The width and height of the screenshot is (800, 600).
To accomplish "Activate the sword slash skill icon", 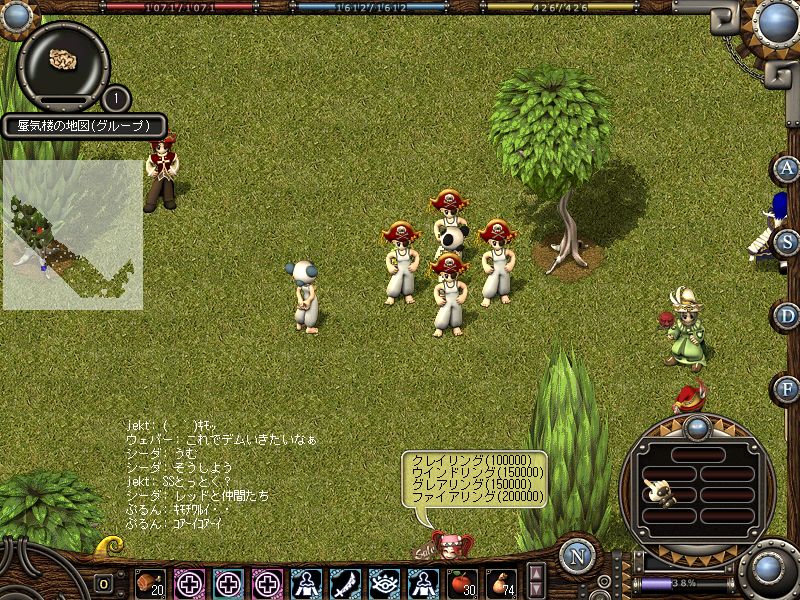I will pos(345,582).
